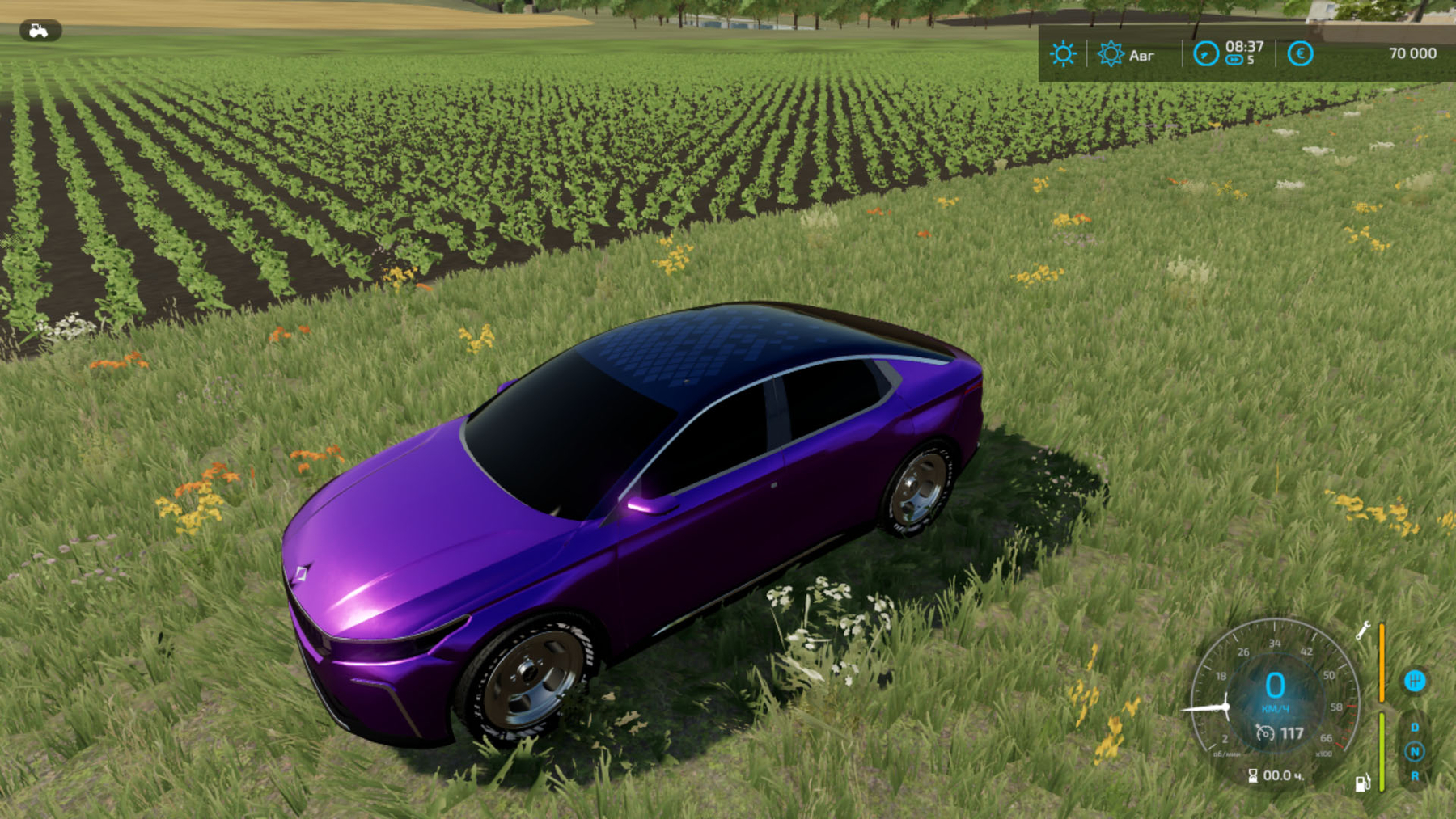Screen dimensions: 1456x819
Task: Select the circled N neutral gear
Action: (1415, 752)
